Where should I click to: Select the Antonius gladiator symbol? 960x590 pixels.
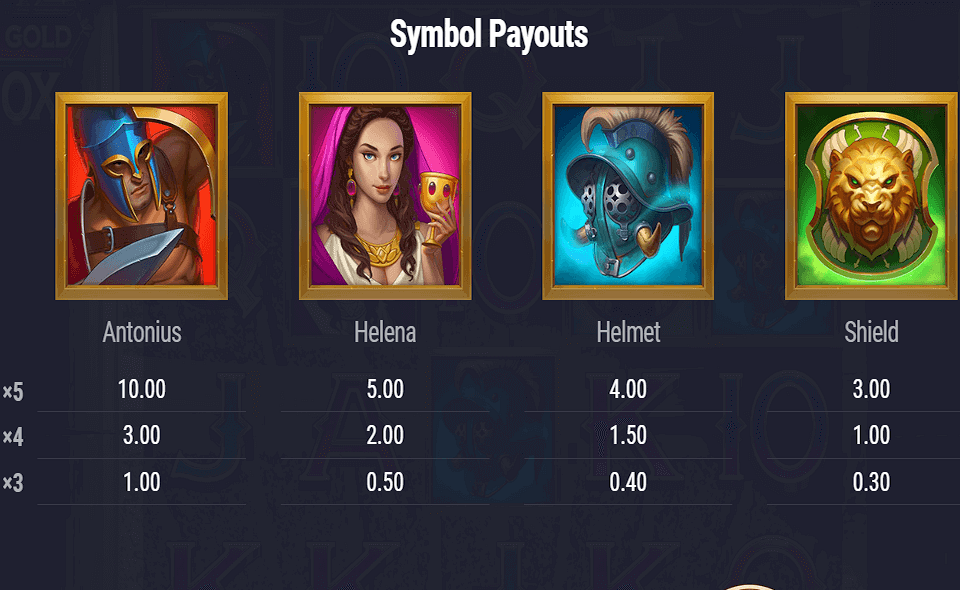point(142,196)
